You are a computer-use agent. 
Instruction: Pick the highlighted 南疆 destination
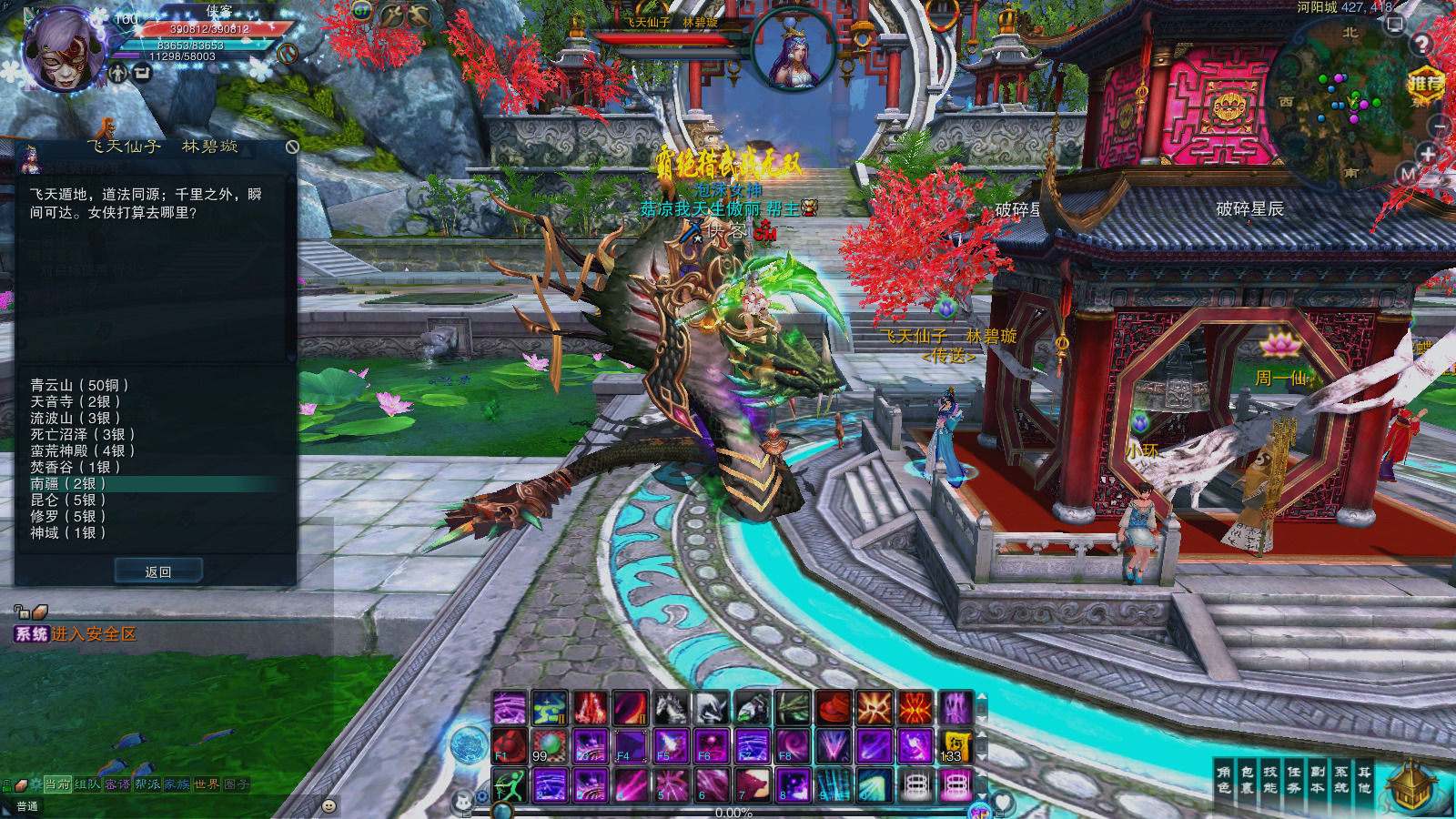click(x=67, y=484)
